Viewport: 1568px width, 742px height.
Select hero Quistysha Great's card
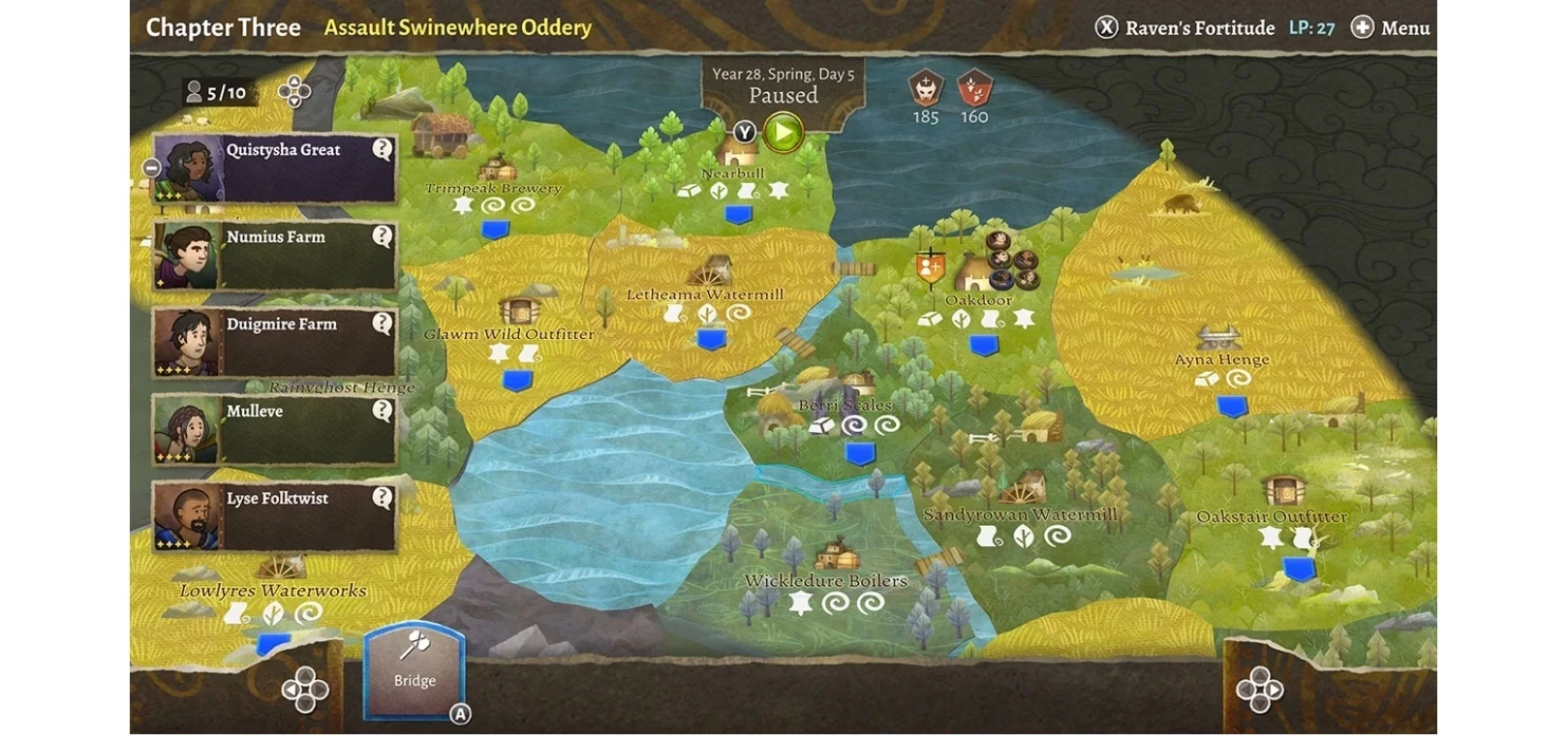(276, 170)
